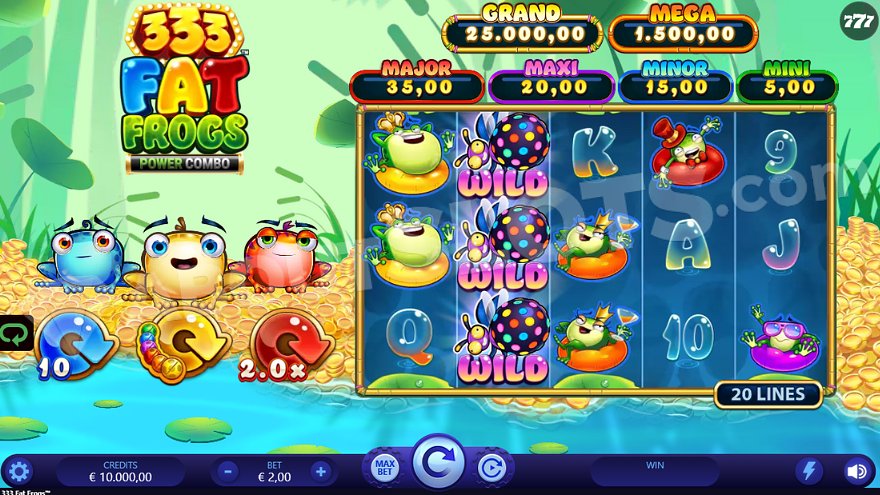Open the gear settings menu
880x495 pixels.
(x=18, y=471)
